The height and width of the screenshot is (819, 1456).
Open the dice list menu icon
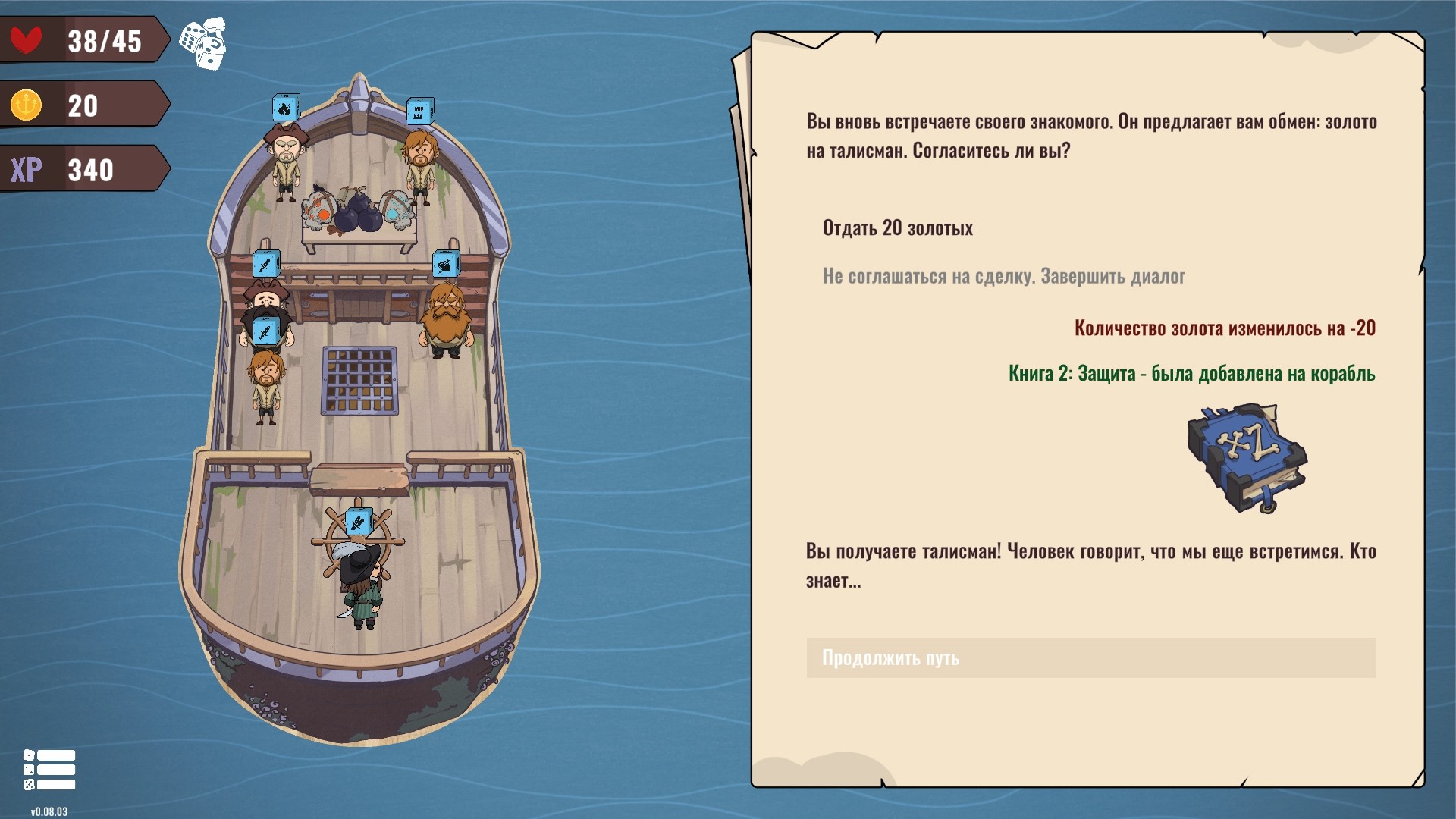click(49, 770)
